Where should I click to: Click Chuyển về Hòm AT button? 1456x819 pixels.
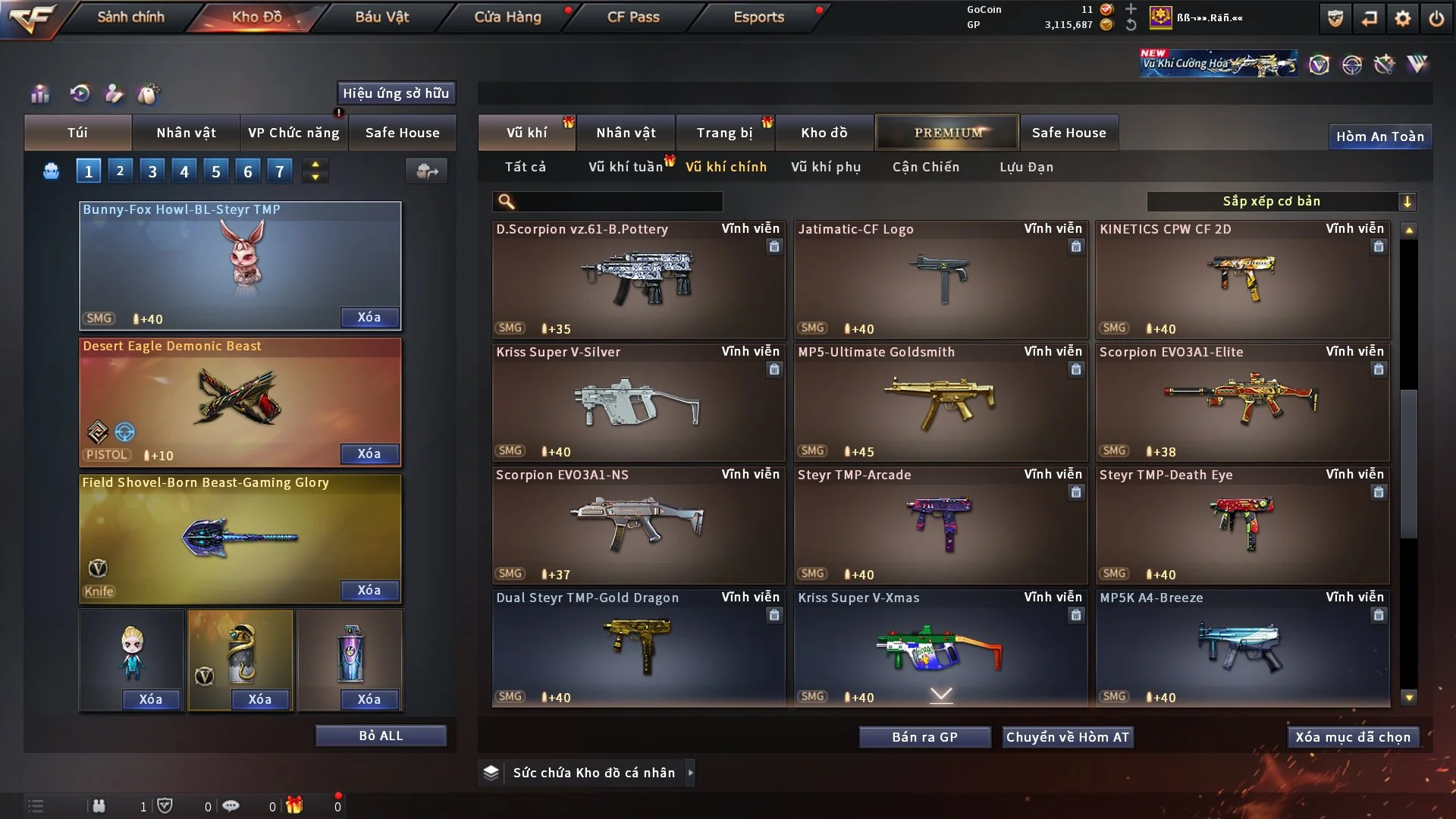[x=1068, y=737]
